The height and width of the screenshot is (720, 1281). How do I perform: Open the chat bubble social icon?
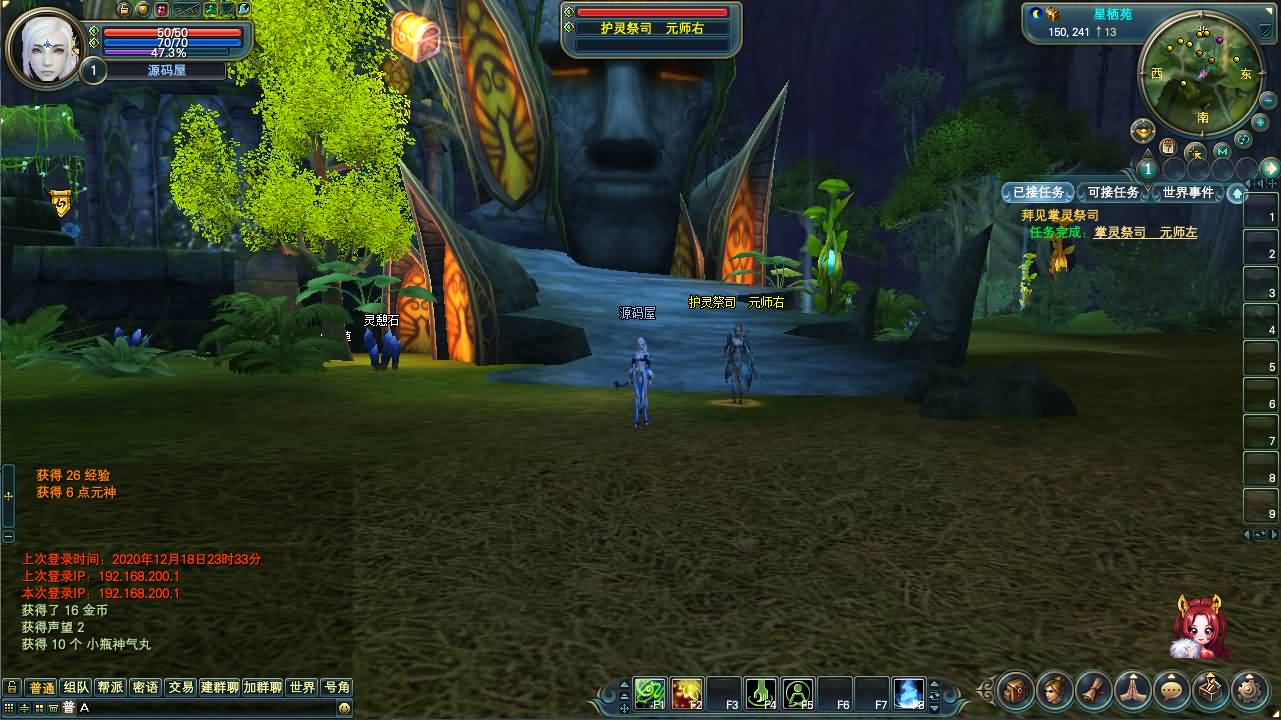click(1172, 690)
